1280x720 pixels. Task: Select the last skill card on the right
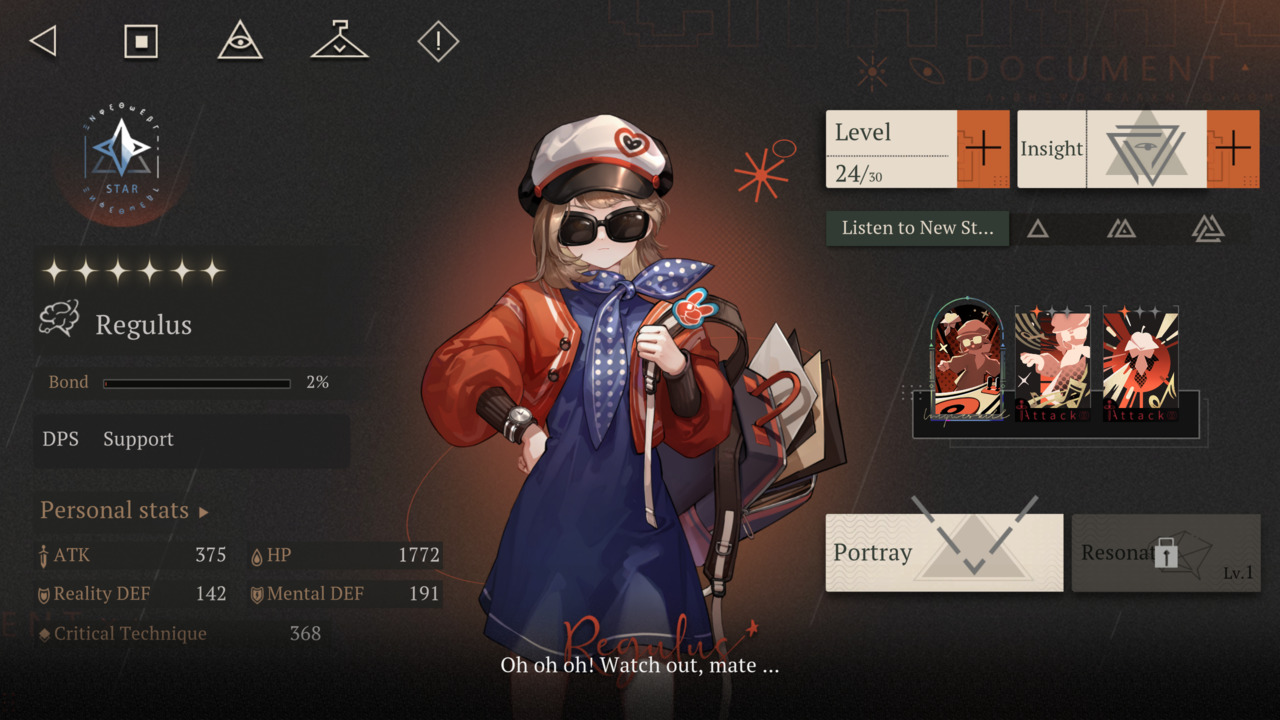(x=1140, y=364)
